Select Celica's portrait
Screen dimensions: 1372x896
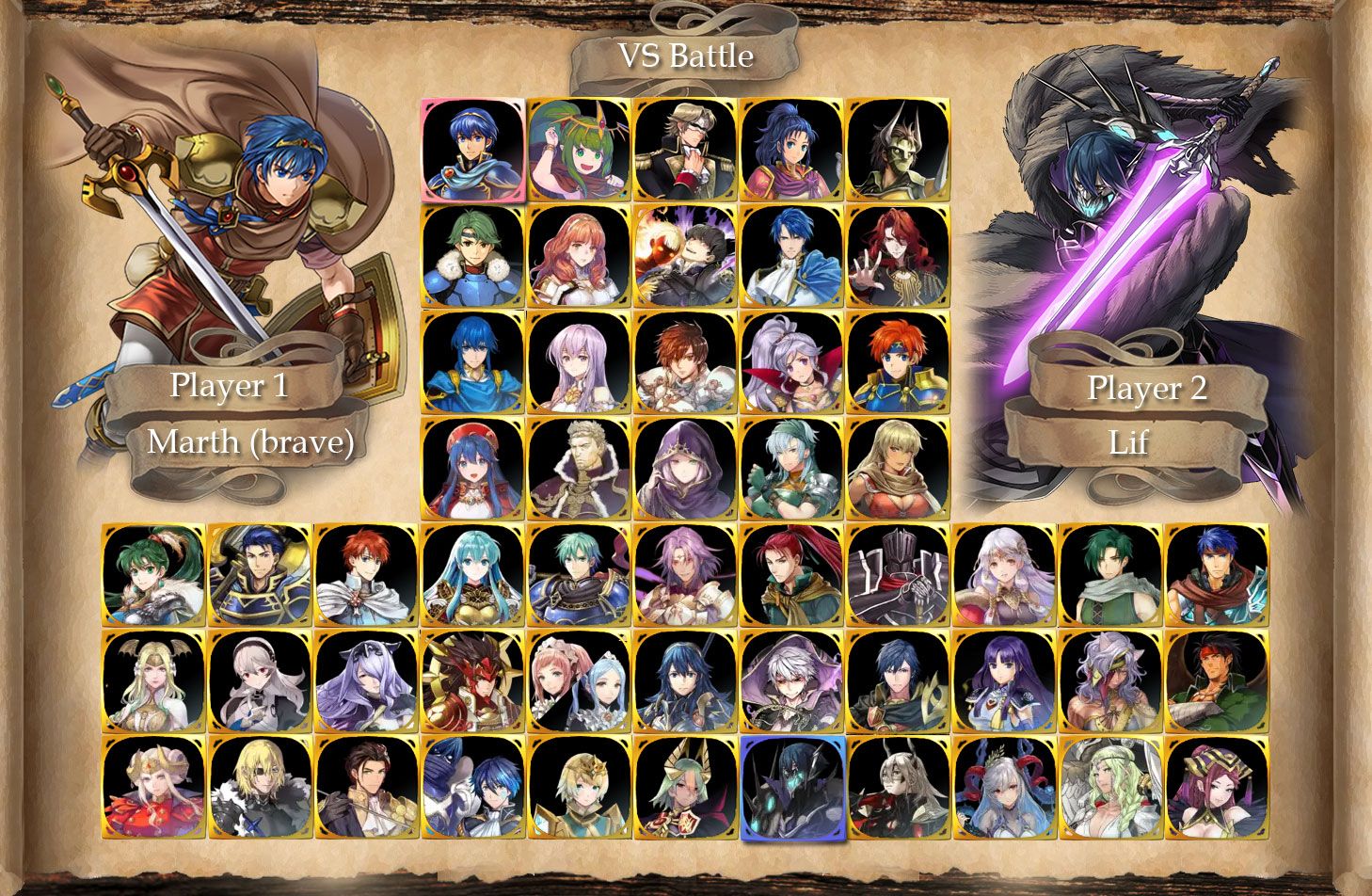574,257
